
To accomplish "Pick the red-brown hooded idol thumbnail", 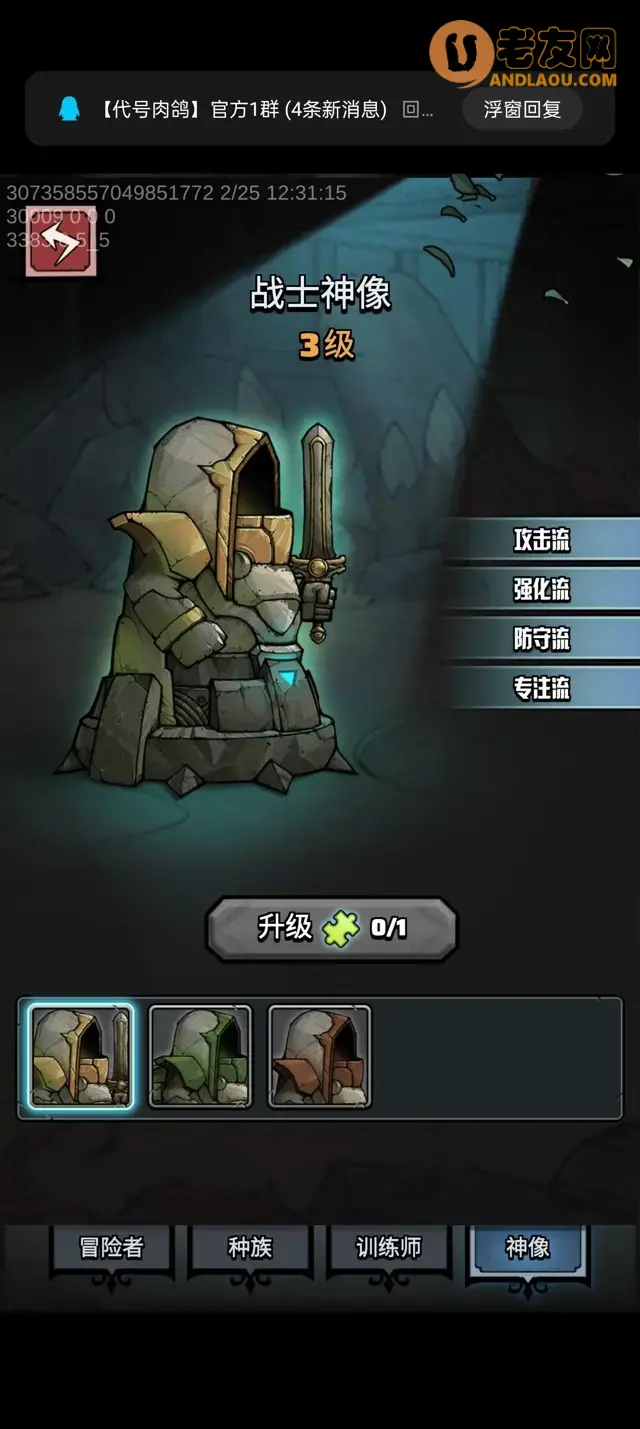I will (x=320, y=1057).
